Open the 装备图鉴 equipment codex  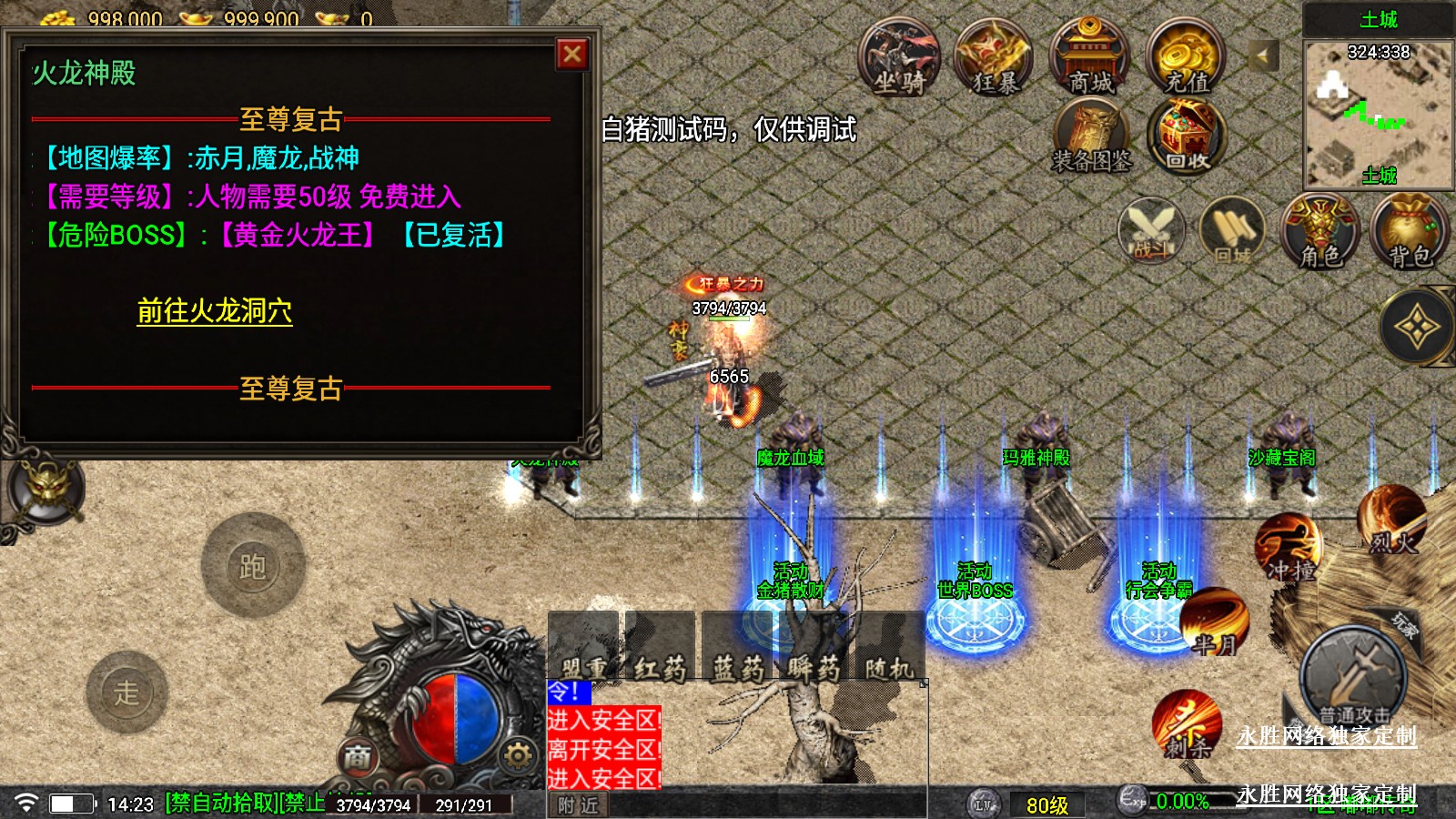[1091, 138]
